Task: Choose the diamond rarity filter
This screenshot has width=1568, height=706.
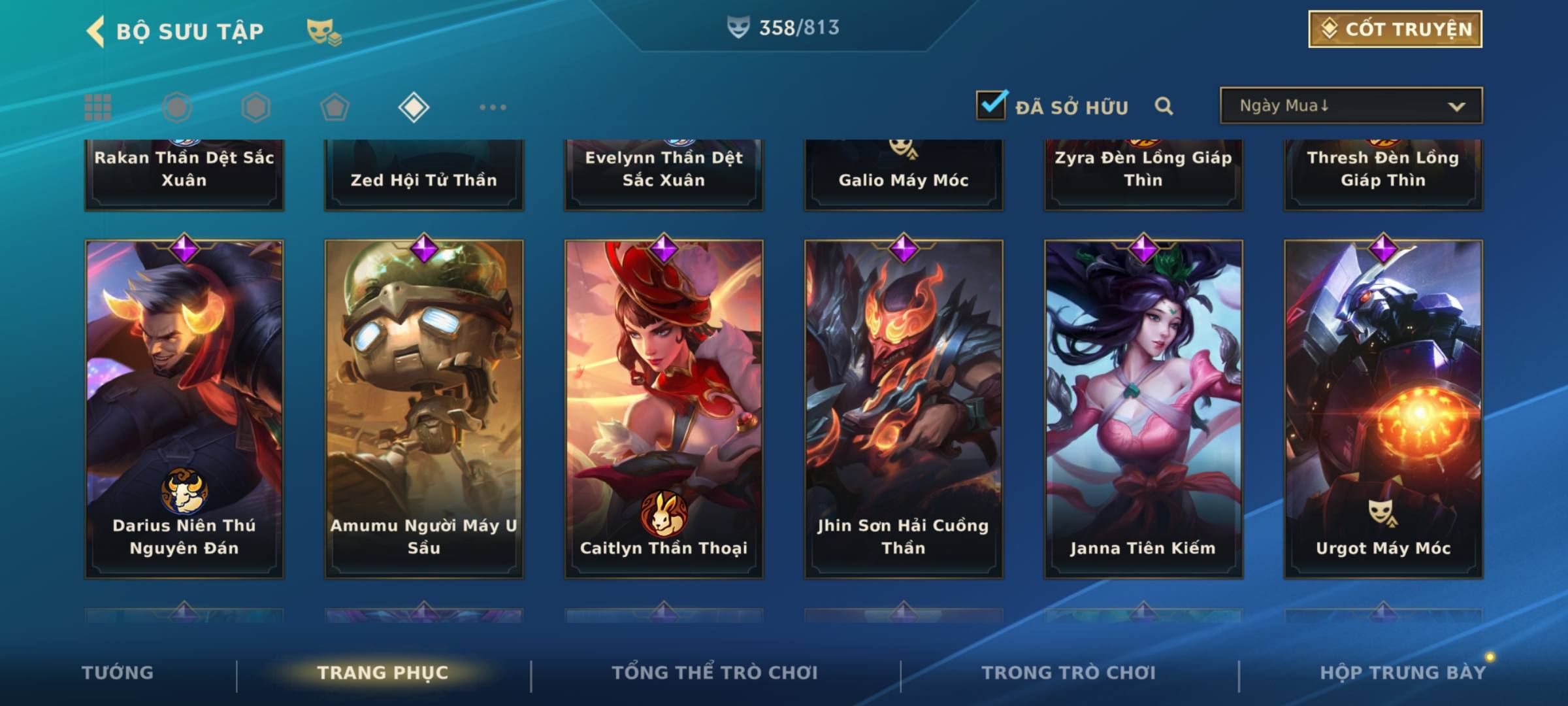Action: [x=414, y=107]
